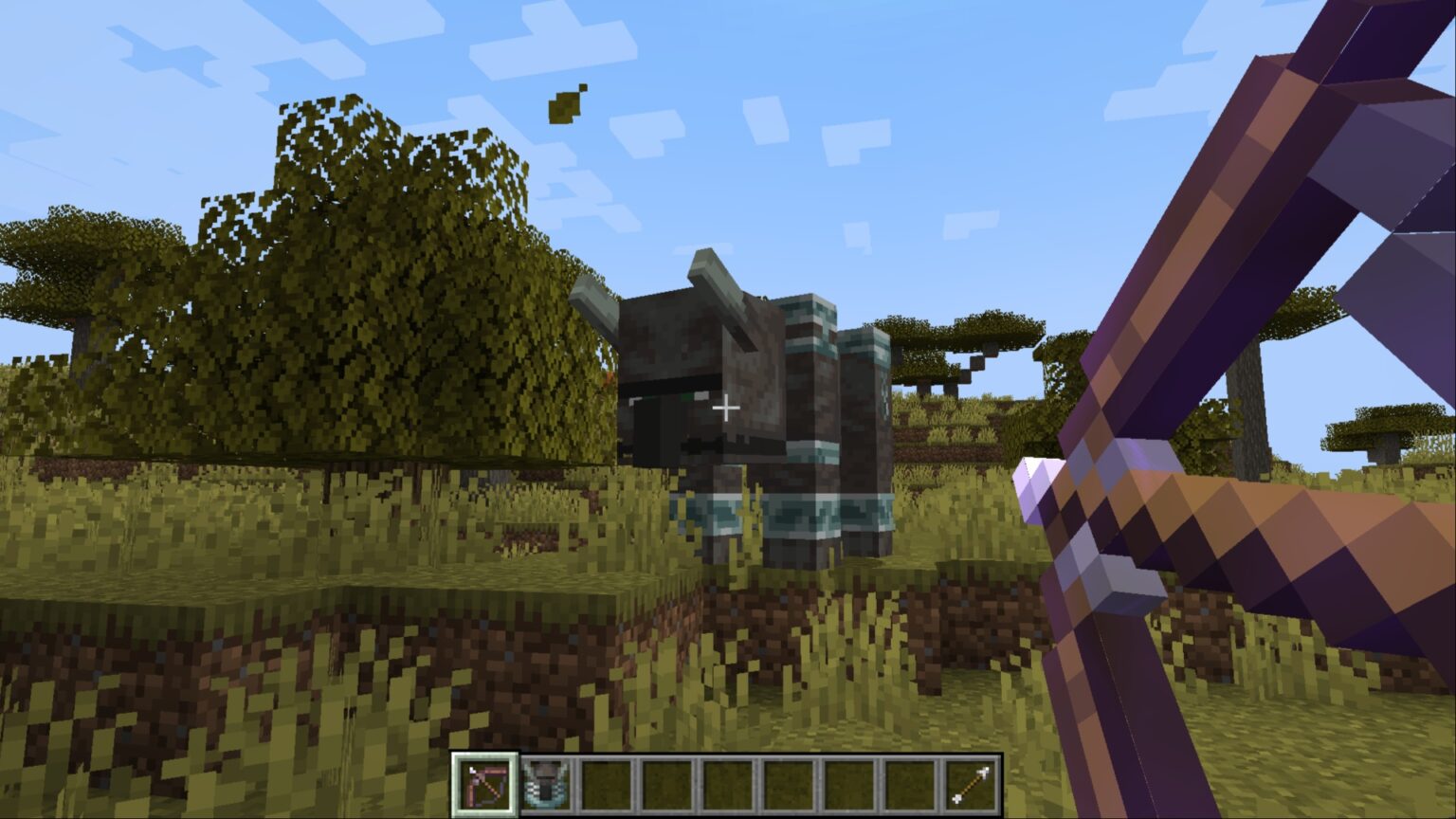
Task: Click the crosshair at screen center
Action: 726,407
